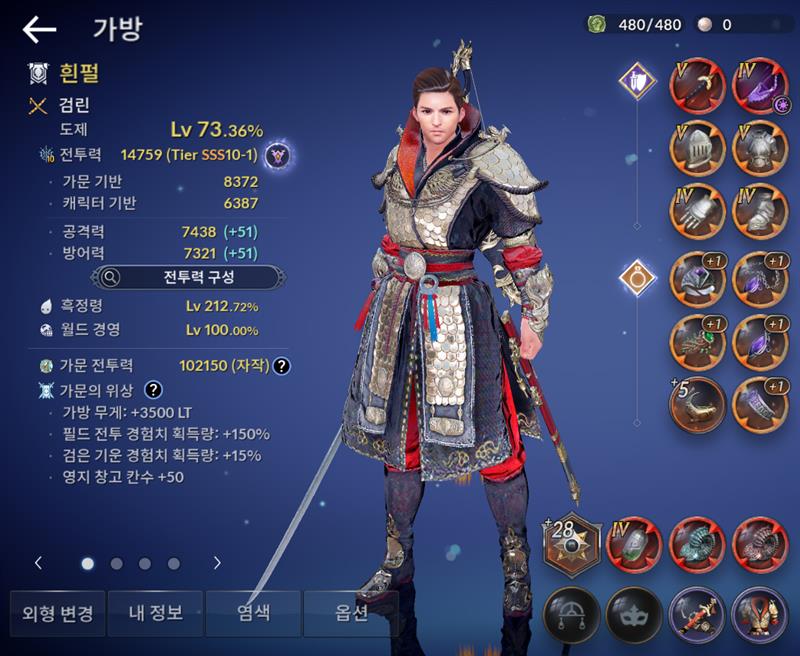The image size is (800, 656).
Task: Switch to the sword-and-shield gear category
Action: pyautogui.click(x=636, y=79)
